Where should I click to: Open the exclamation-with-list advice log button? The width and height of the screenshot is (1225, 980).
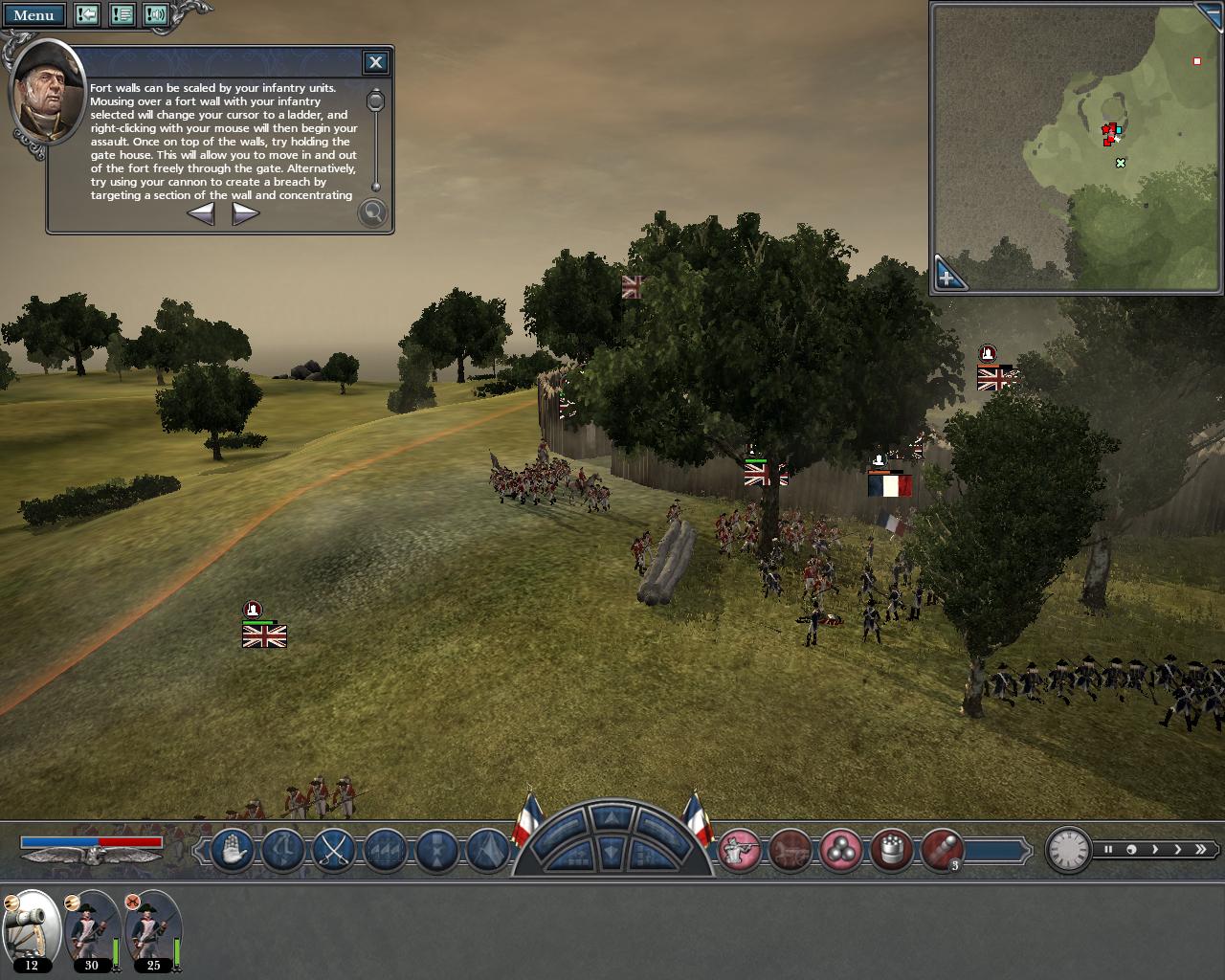[x=122, y=15]
